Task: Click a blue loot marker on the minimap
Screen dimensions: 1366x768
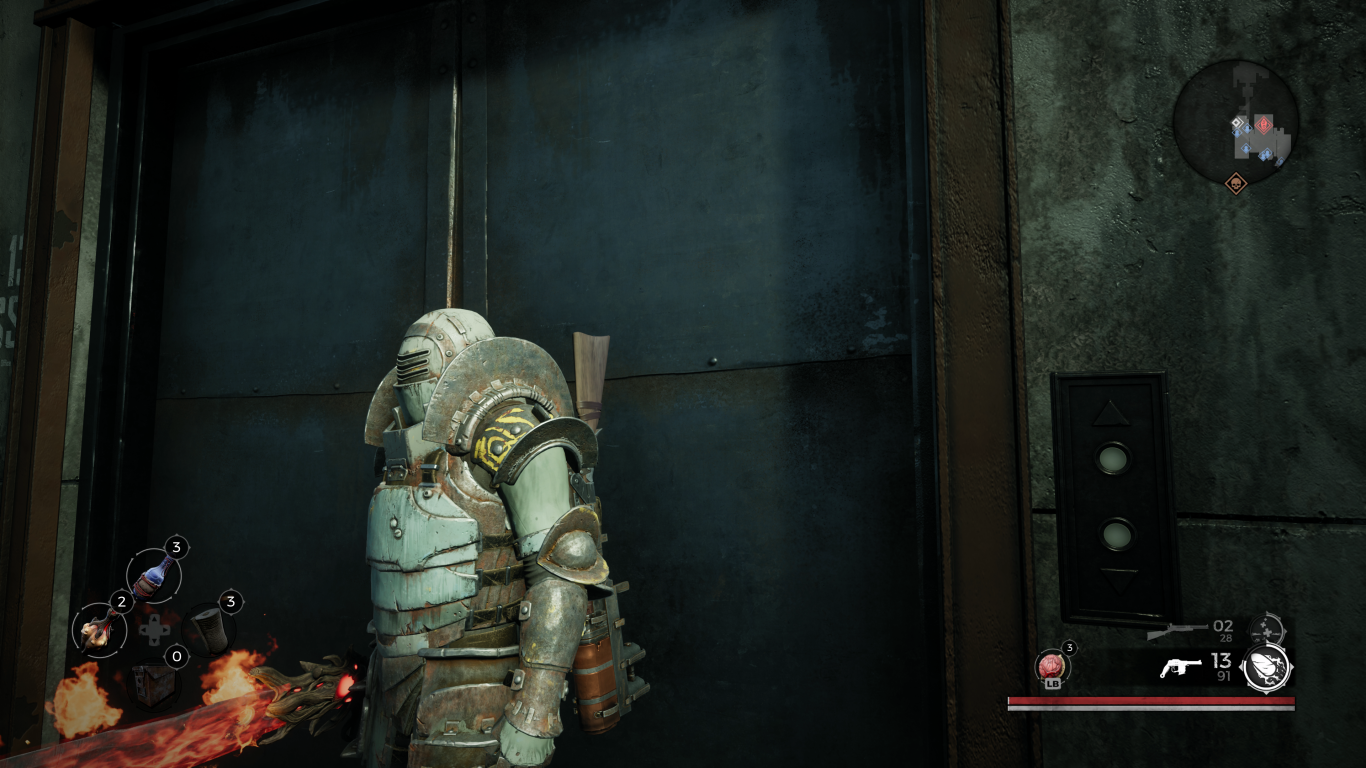Action: coord(1247,129)
